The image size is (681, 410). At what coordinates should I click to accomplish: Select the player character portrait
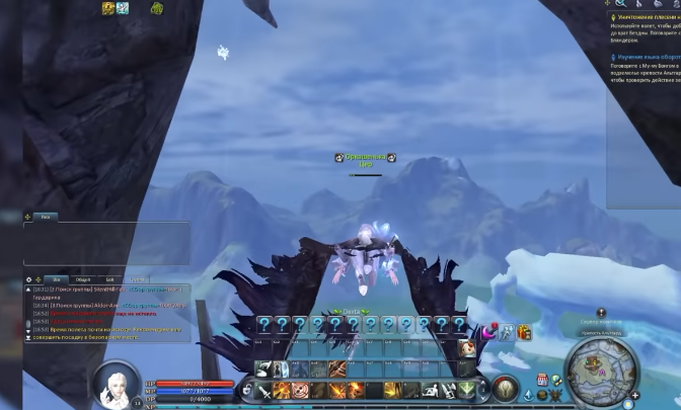click(x=118, y=383)
